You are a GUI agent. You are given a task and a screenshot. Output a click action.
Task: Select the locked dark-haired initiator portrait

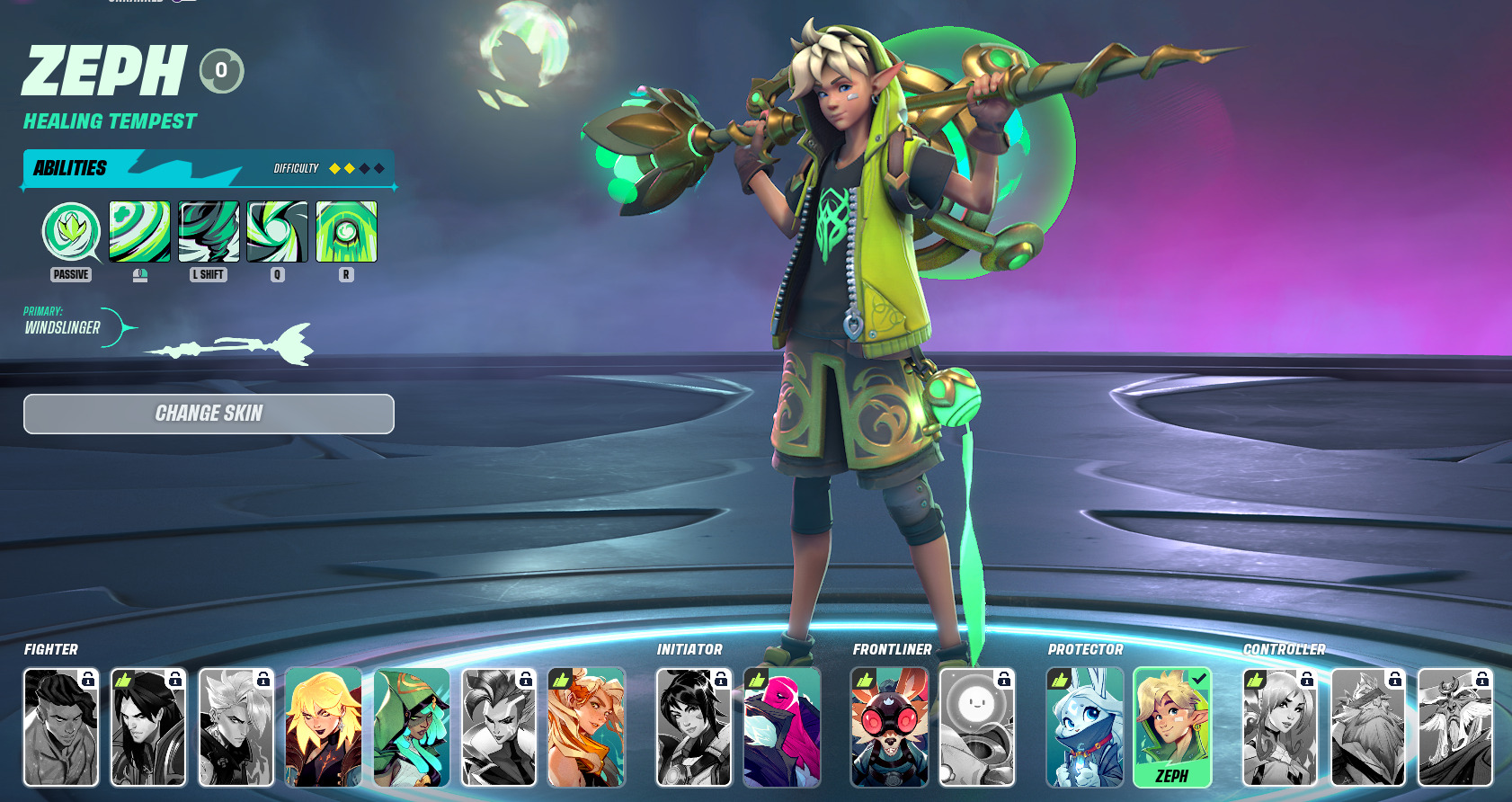click(694, 726)
